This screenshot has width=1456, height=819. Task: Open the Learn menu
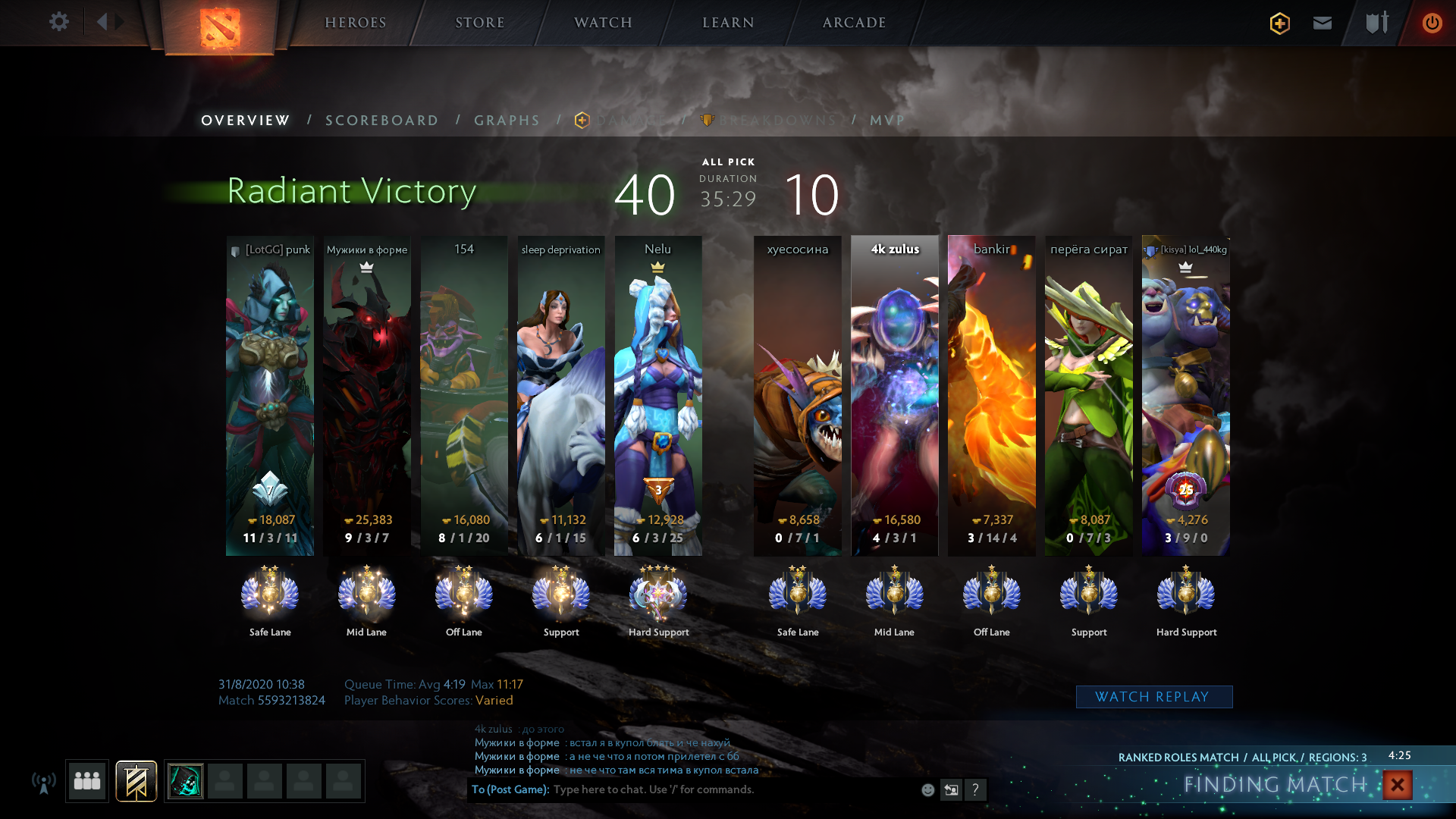(x=728, y=23)
